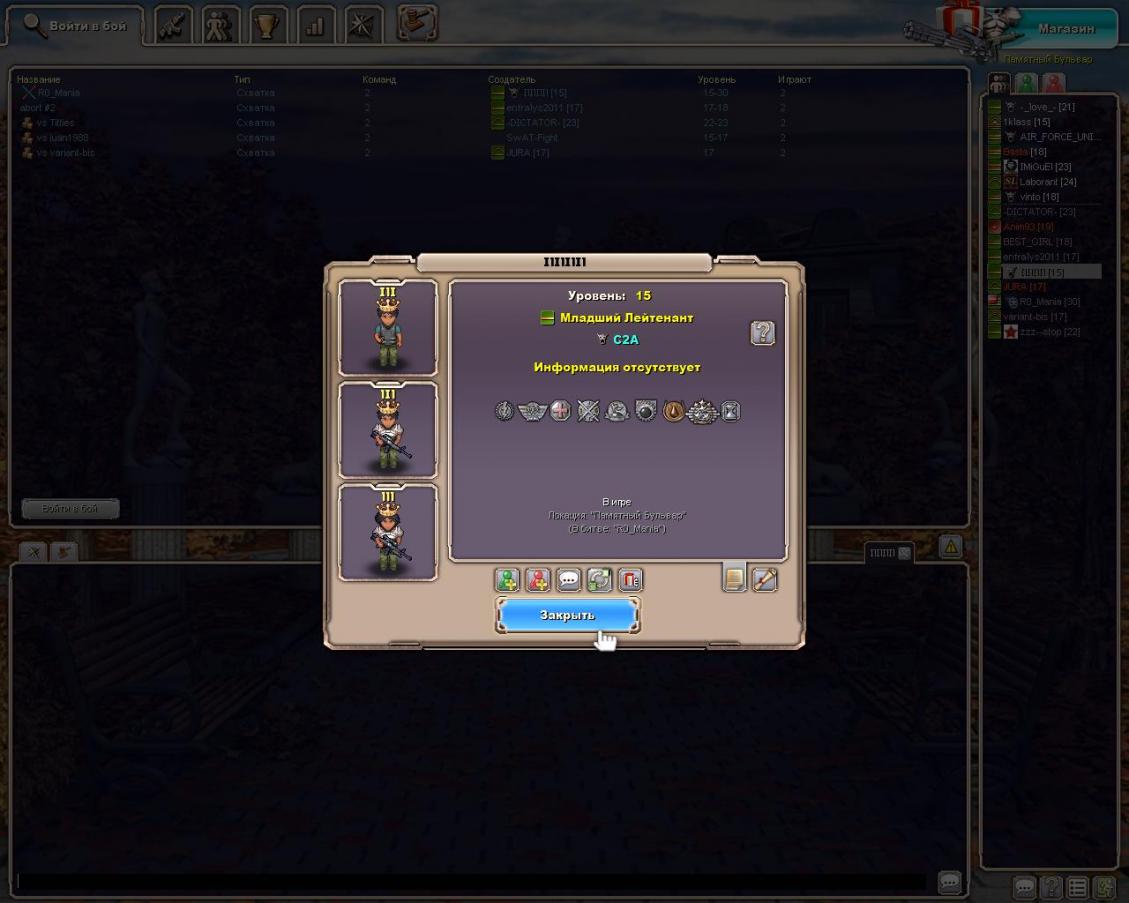This screenshot has width=1129, height=903.
Task: Click the red person-with-plus icon
Action: 538,580
